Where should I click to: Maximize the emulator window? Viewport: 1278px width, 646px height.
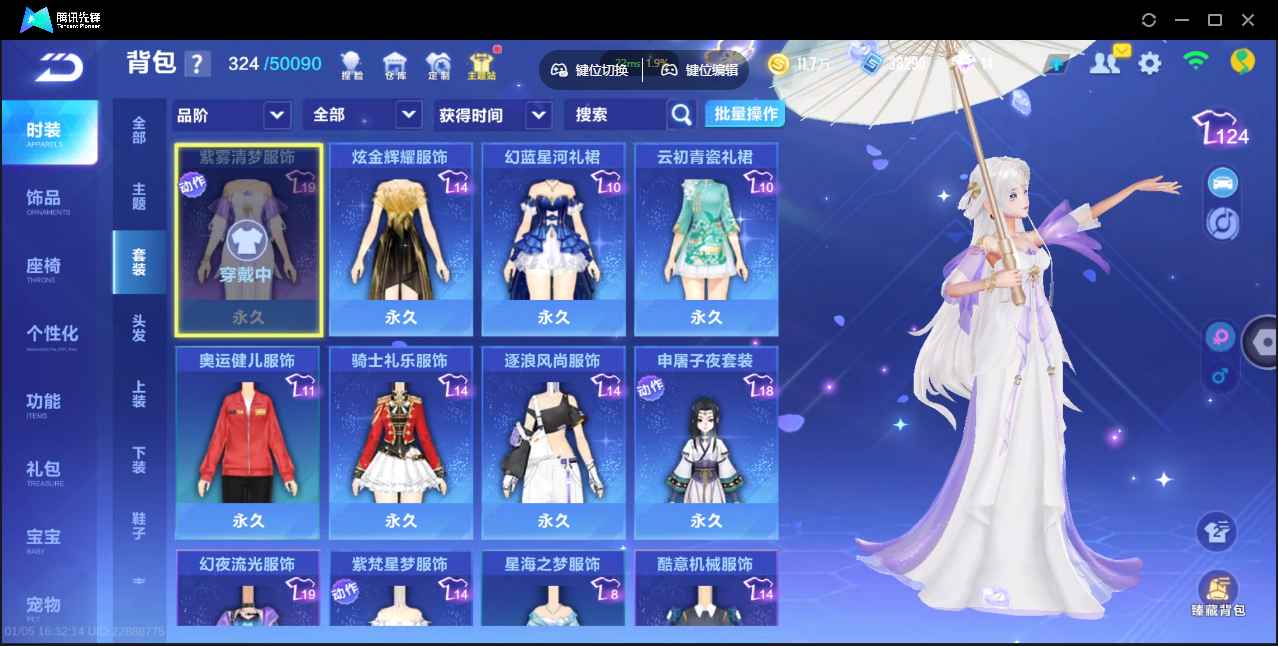(x=1215, y=20)
